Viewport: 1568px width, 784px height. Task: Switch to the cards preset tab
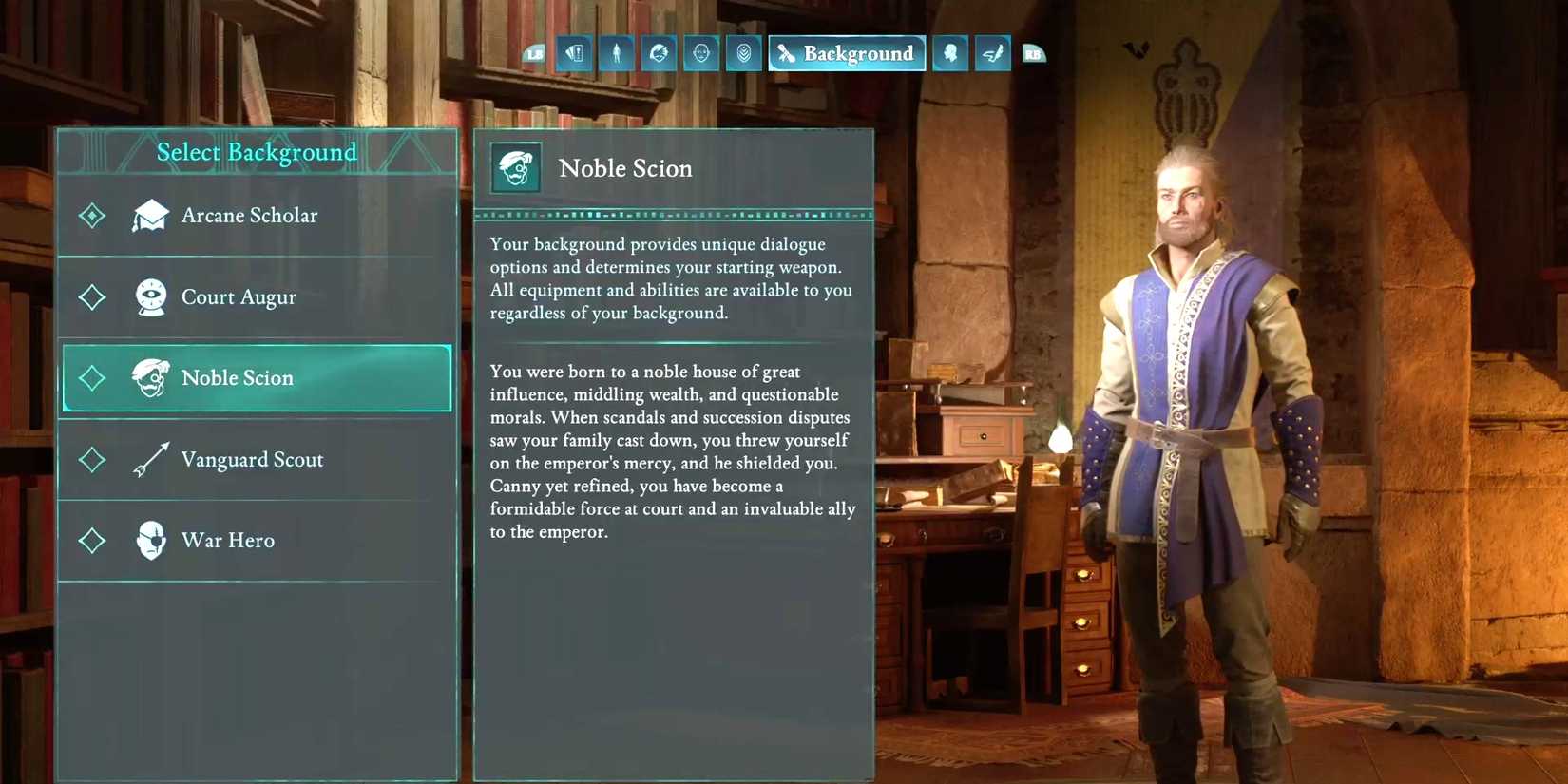coord(575,54)
